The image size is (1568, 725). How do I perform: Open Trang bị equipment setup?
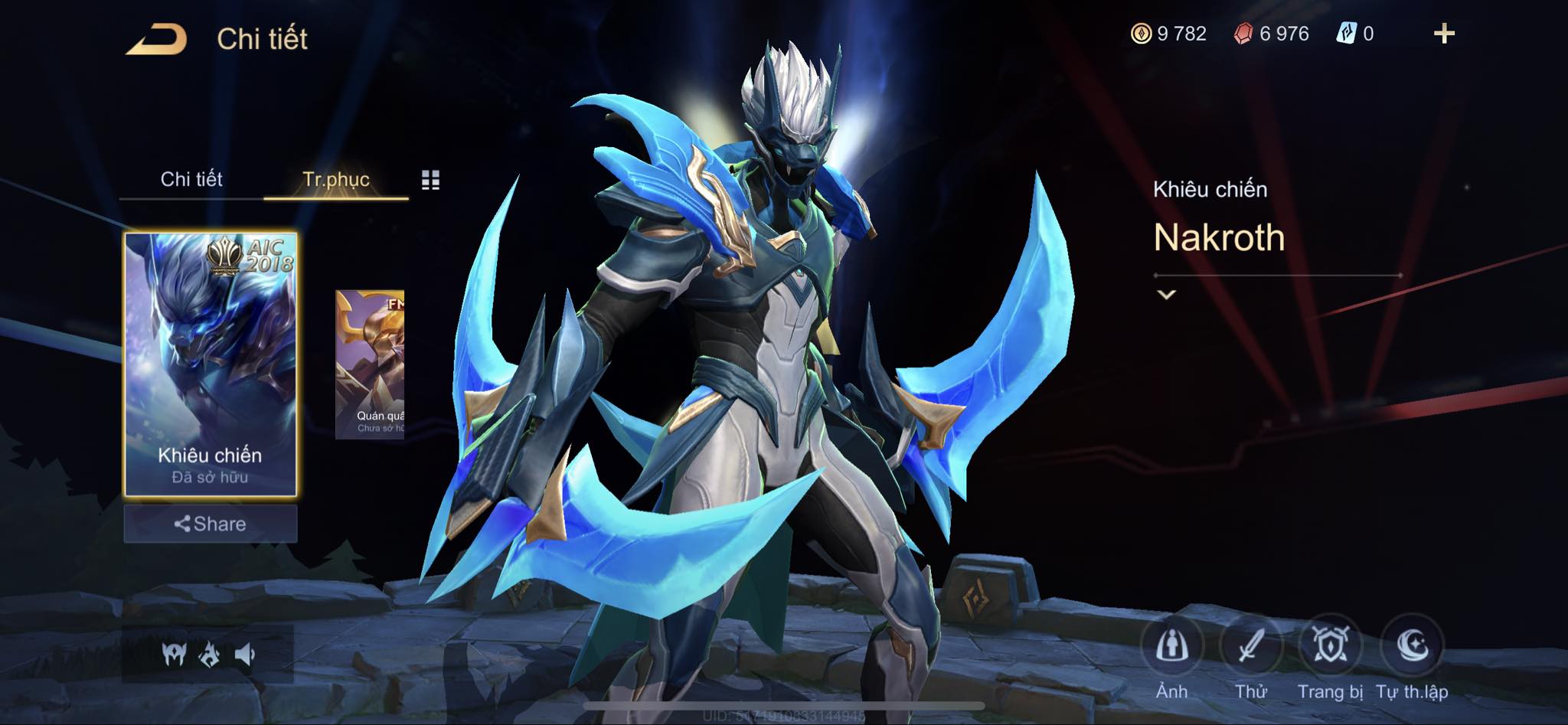(1331, 647)
